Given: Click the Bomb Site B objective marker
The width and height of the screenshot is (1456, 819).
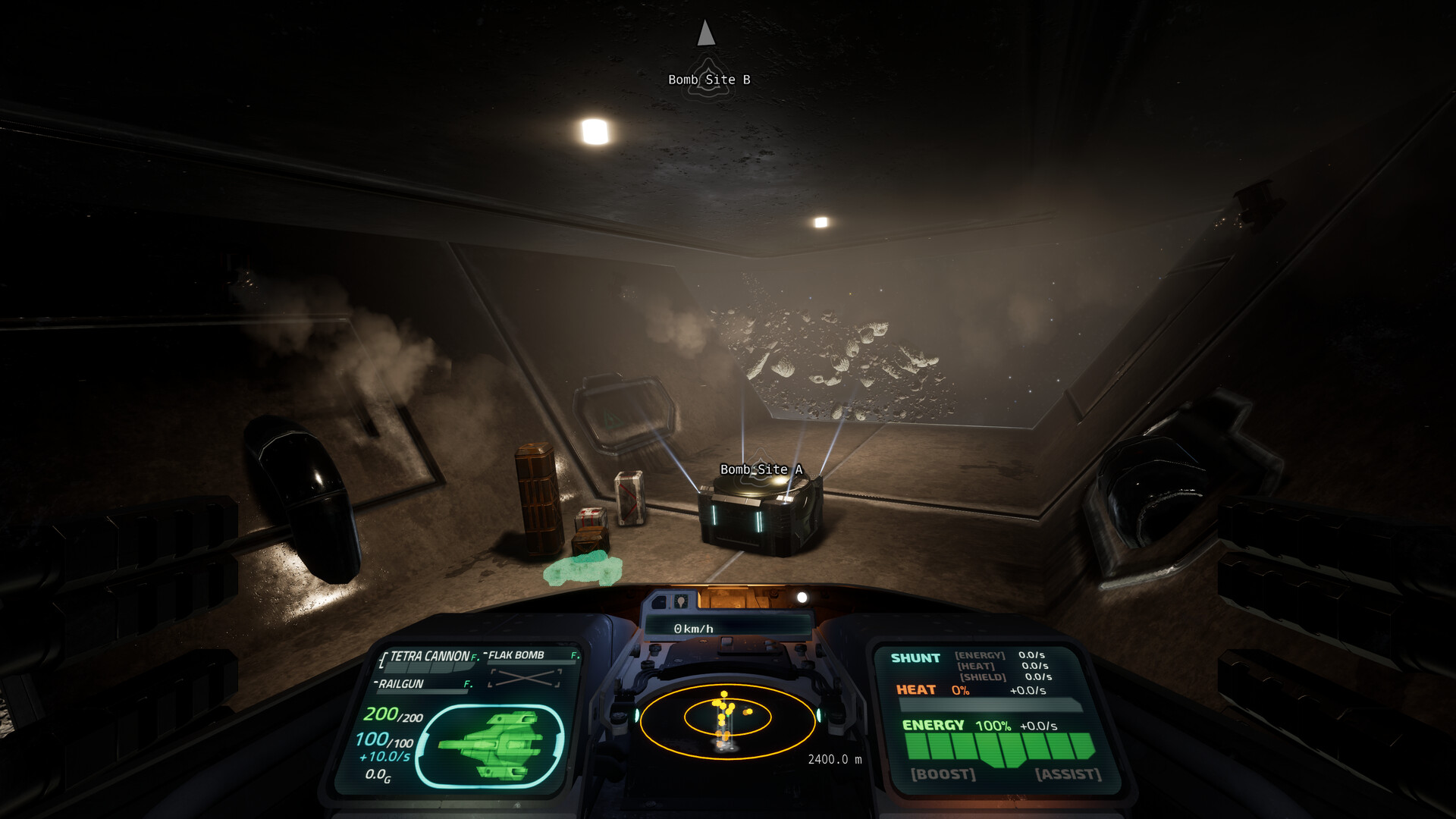Looking at the screenshot, I should [708, 79].
